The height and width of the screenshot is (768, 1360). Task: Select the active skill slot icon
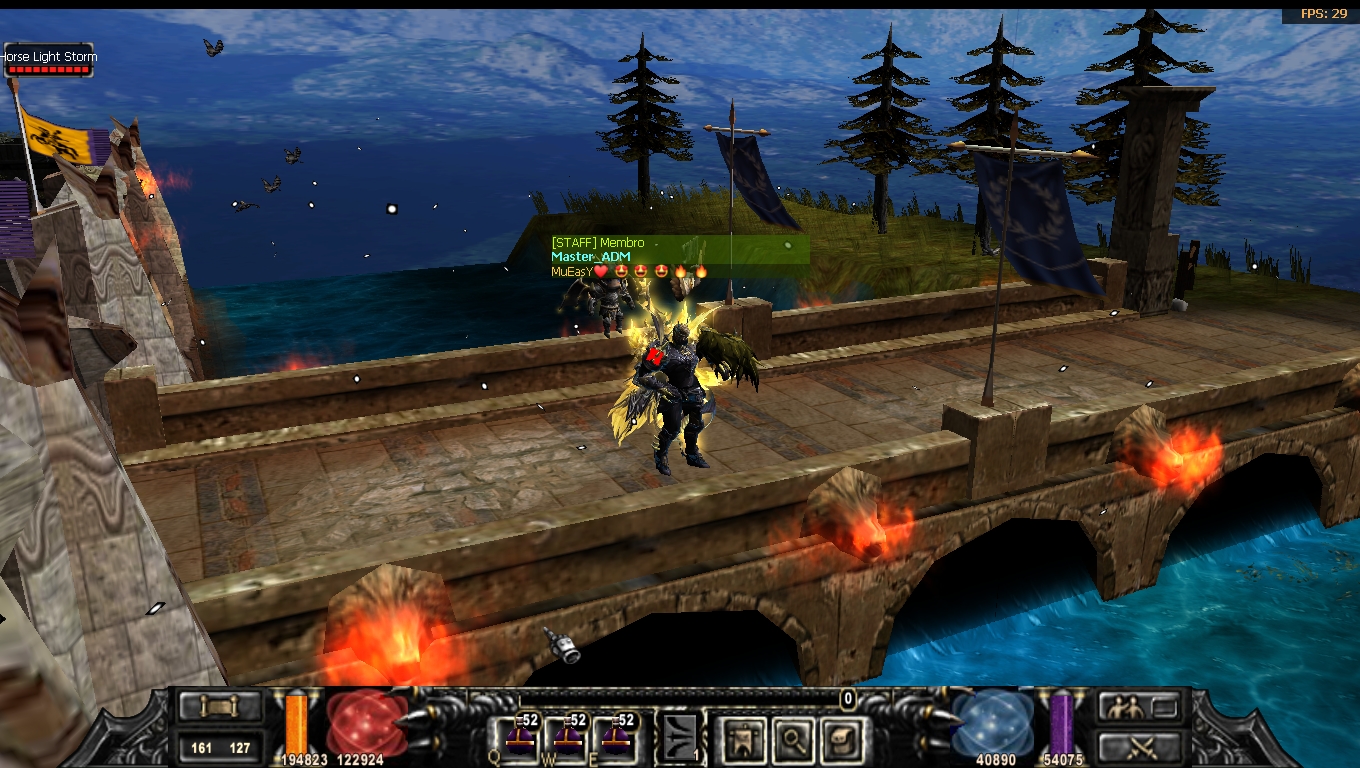coord(680,738)
